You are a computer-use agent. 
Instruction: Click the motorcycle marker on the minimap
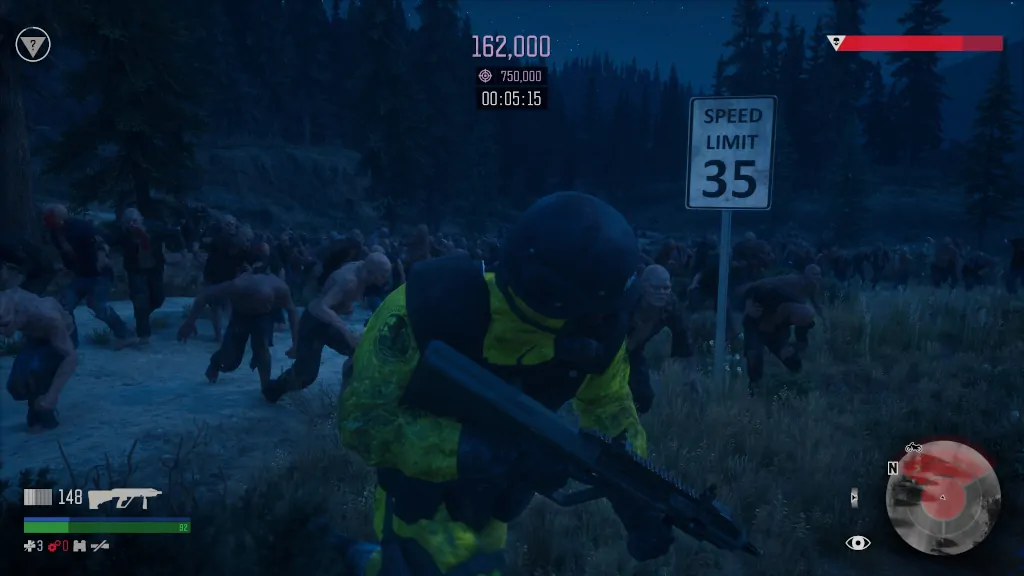click(x=913, y=447)
